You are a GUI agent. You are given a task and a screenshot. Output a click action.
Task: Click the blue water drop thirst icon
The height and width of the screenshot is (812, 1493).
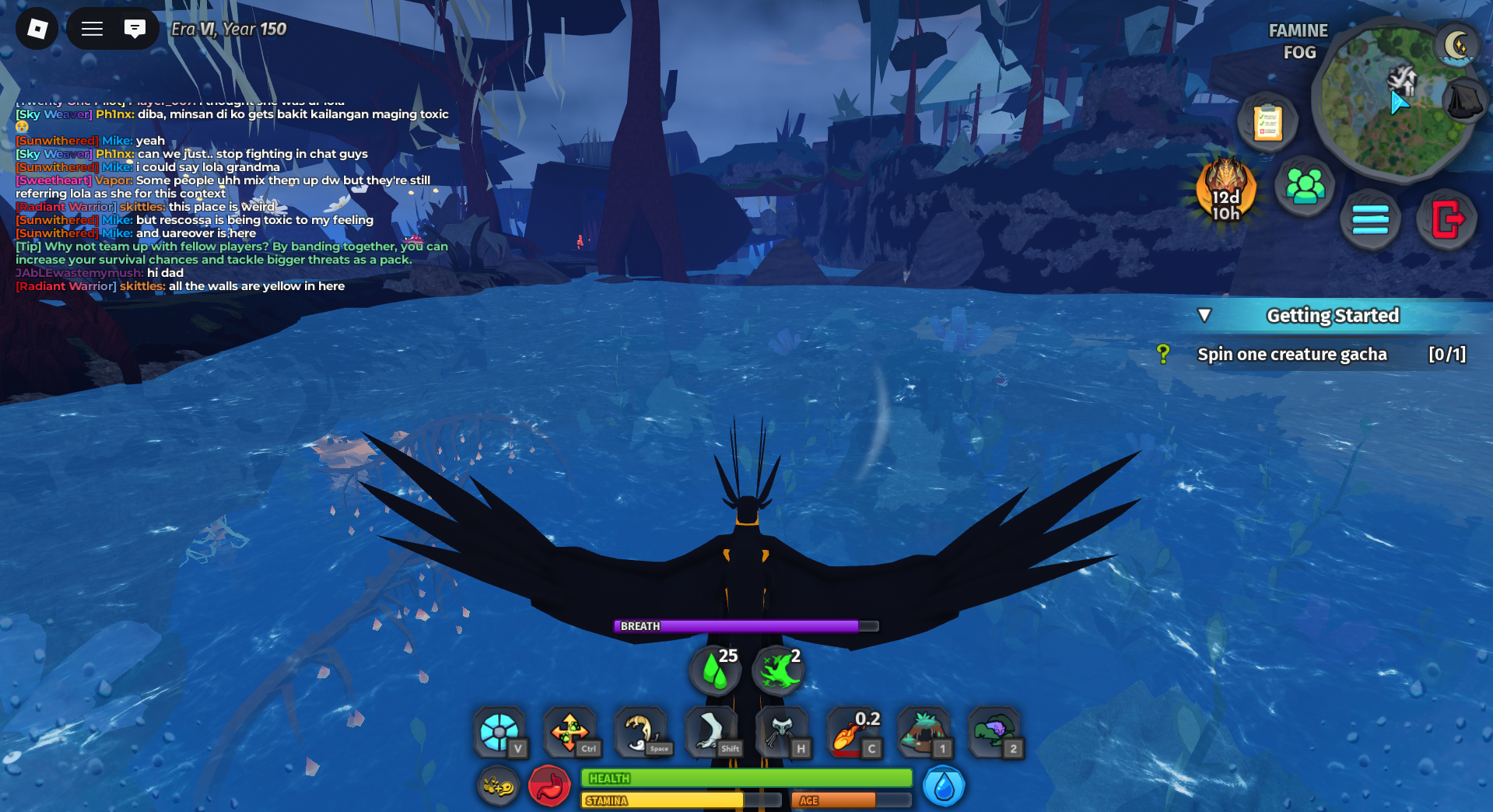coord(943,787)
